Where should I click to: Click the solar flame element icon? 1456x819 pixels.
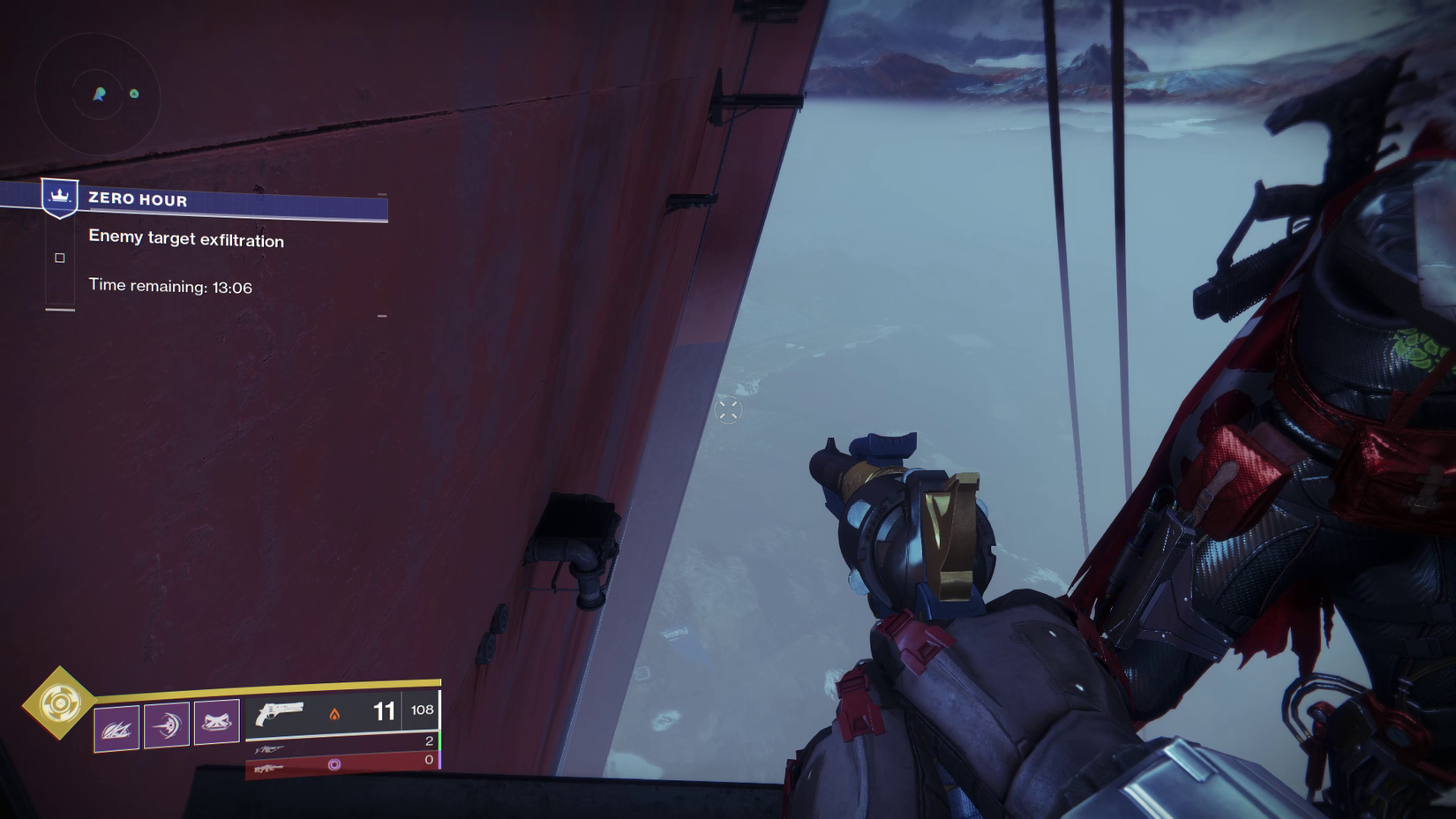336,715
